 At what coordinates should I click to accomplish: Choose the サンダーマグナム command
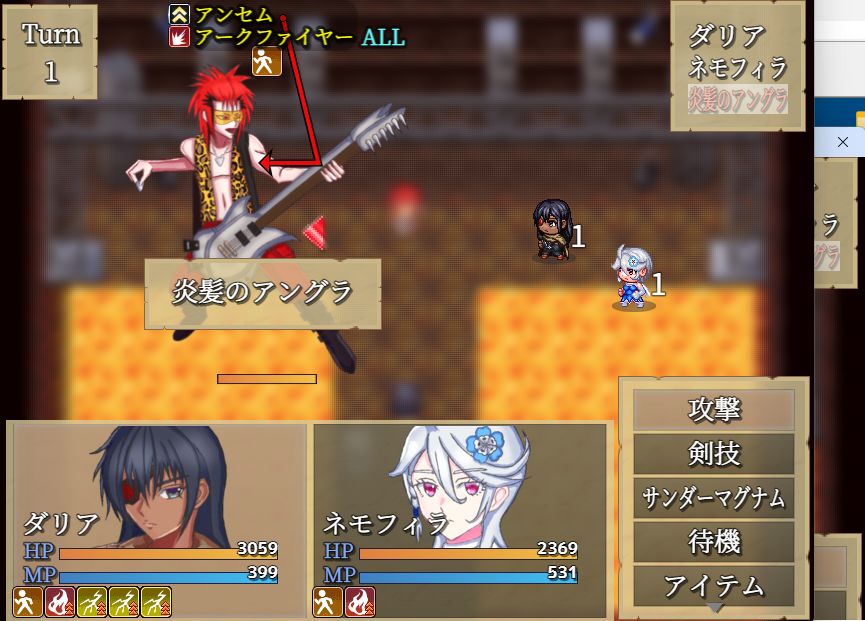pos(714,498)
